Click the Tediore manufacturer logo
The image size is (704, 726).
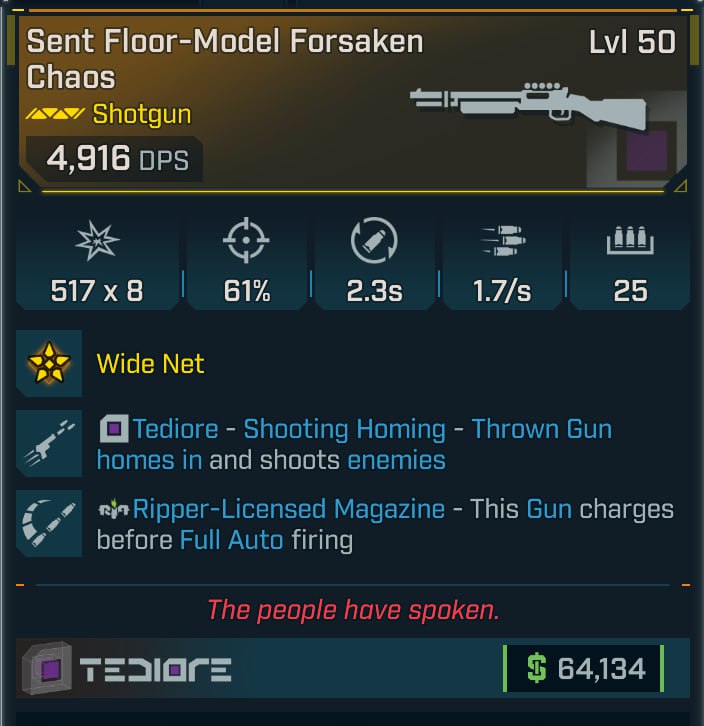[x=128, y=669]
